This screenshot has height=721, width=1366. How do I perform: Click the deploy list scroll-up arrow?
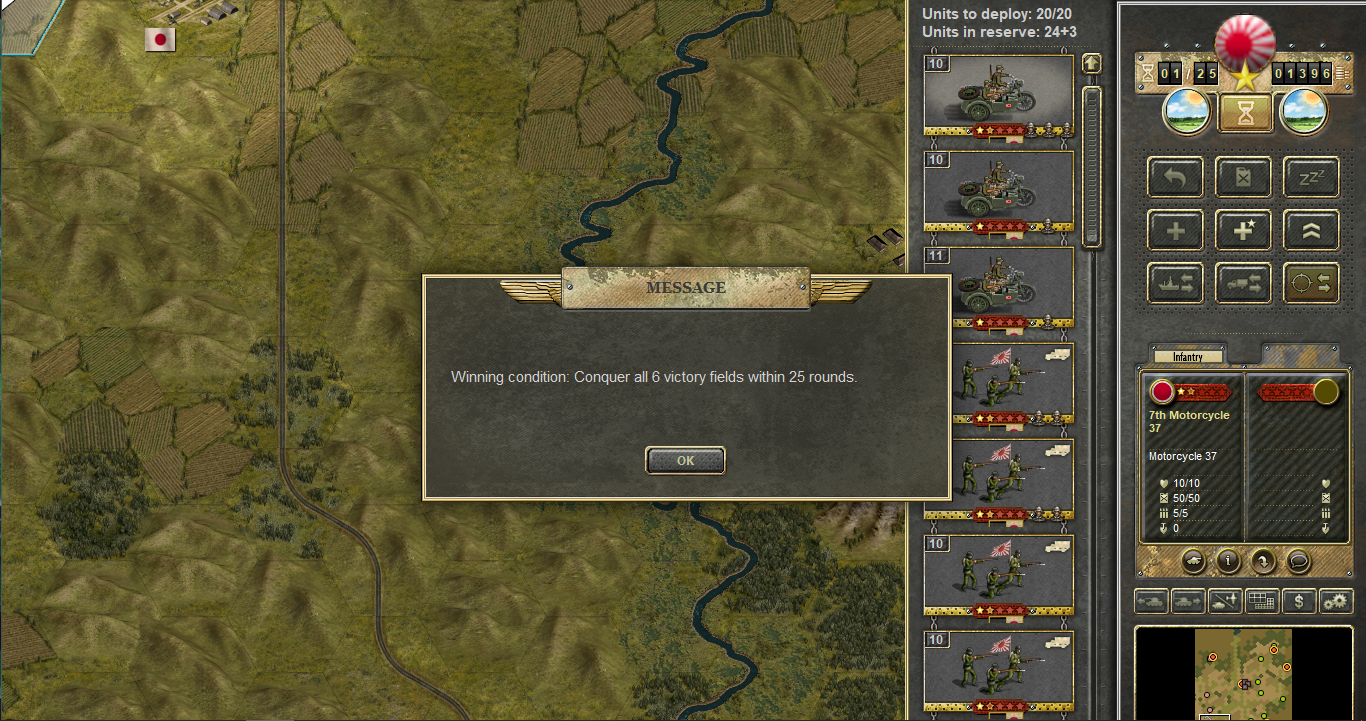1091,63
